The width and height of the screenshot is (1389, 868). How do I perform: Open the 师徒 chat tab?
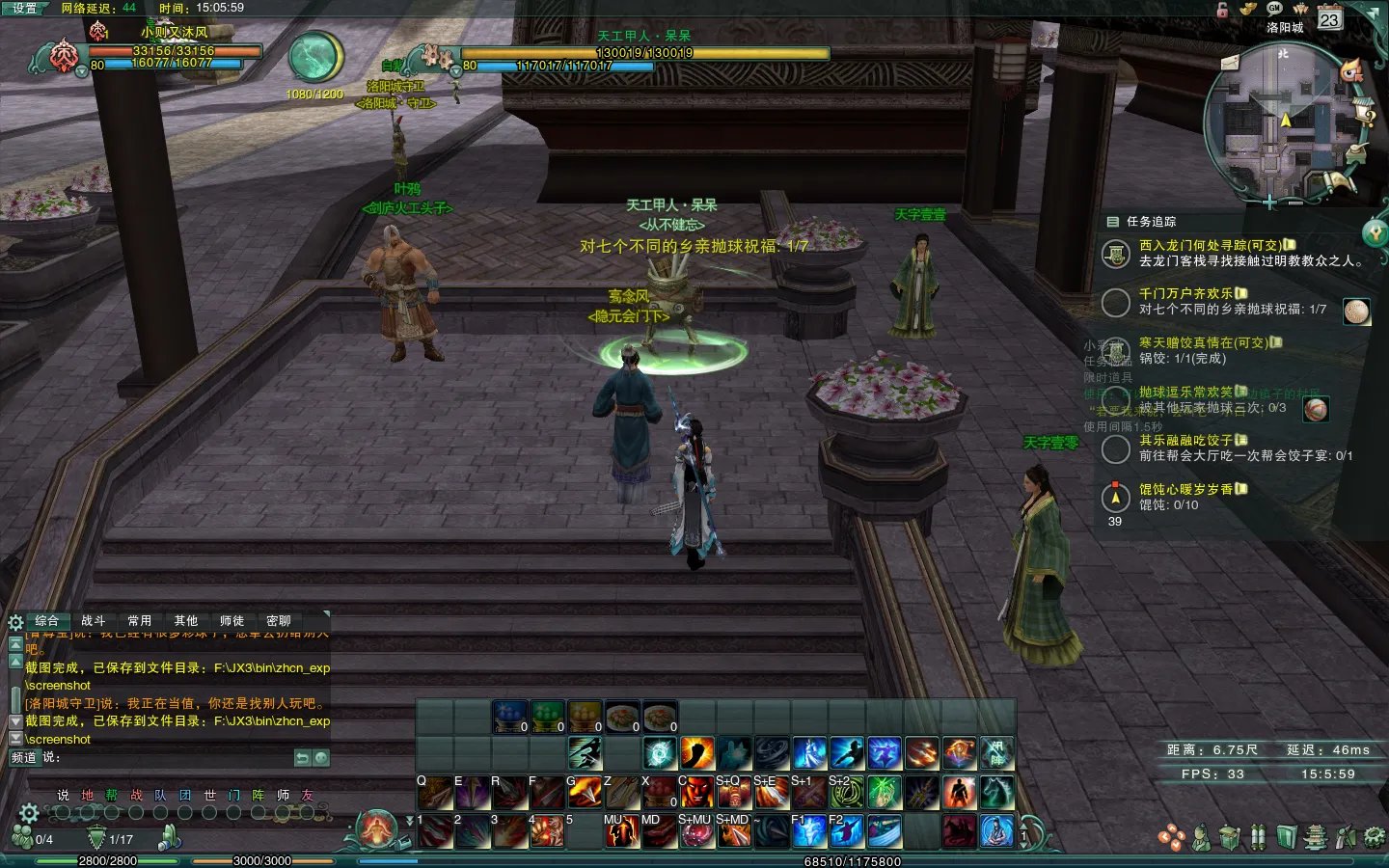231,621
